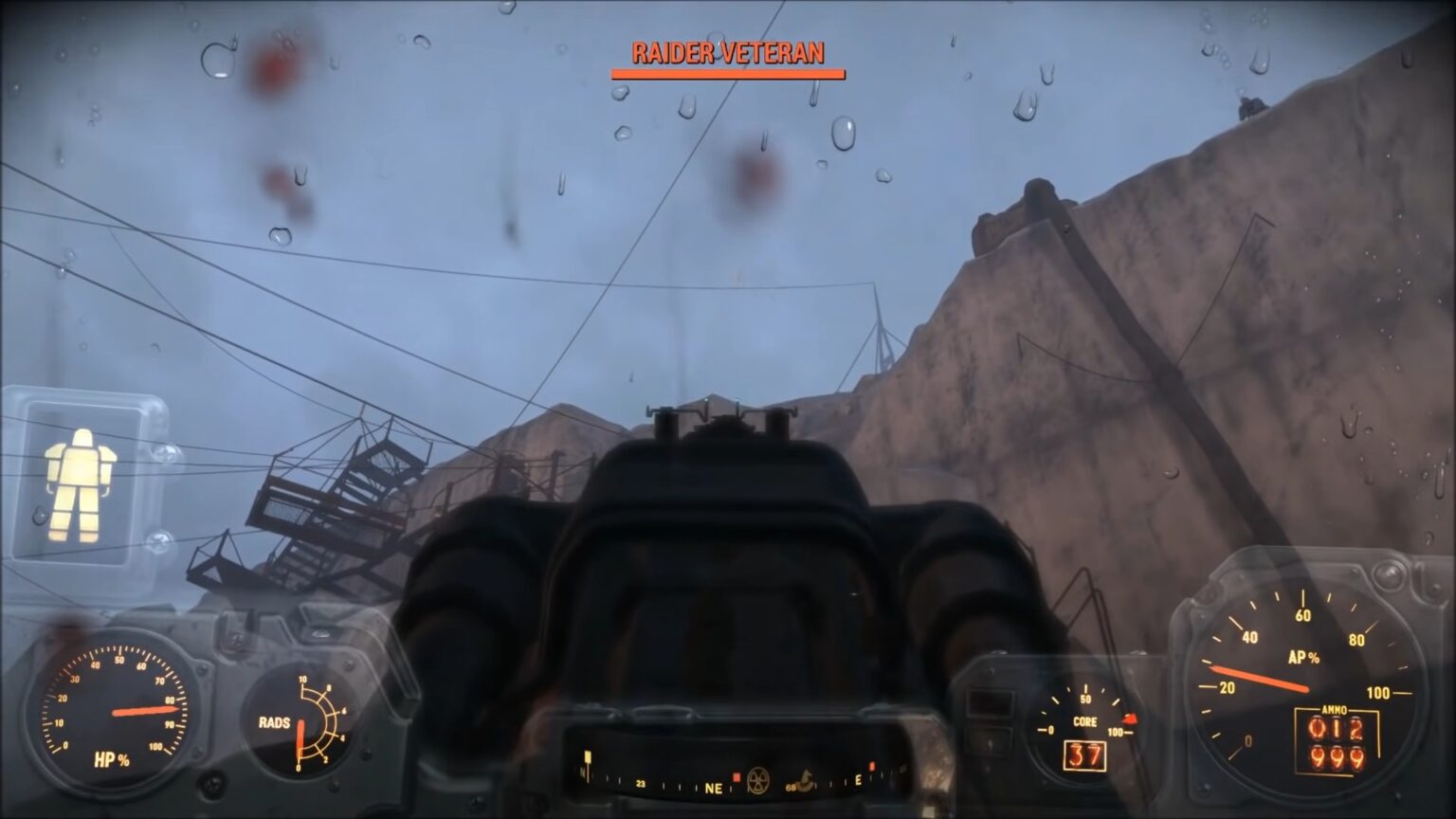This screenshot has height=819, width=1456.
Task: Click the CORE counter showing 37
Action: (1085, 754)
